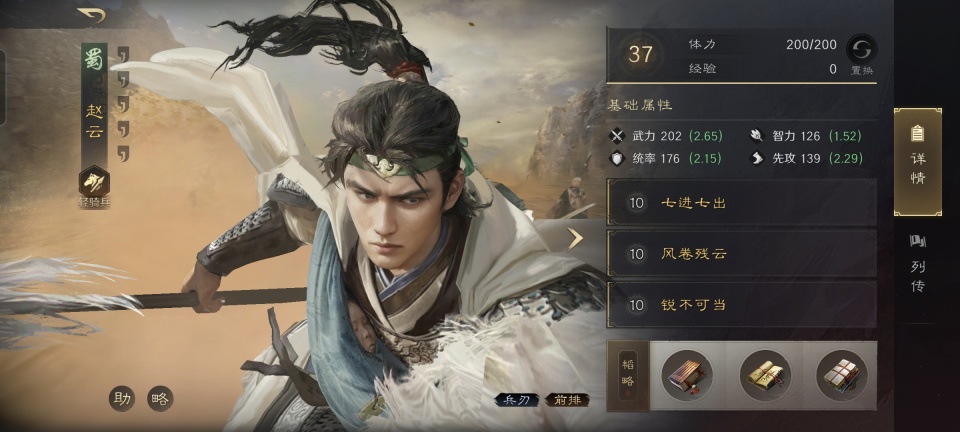This screenshot has width=960, height=432.
Task: View the 风卷残云 skill
Action: 741,254
